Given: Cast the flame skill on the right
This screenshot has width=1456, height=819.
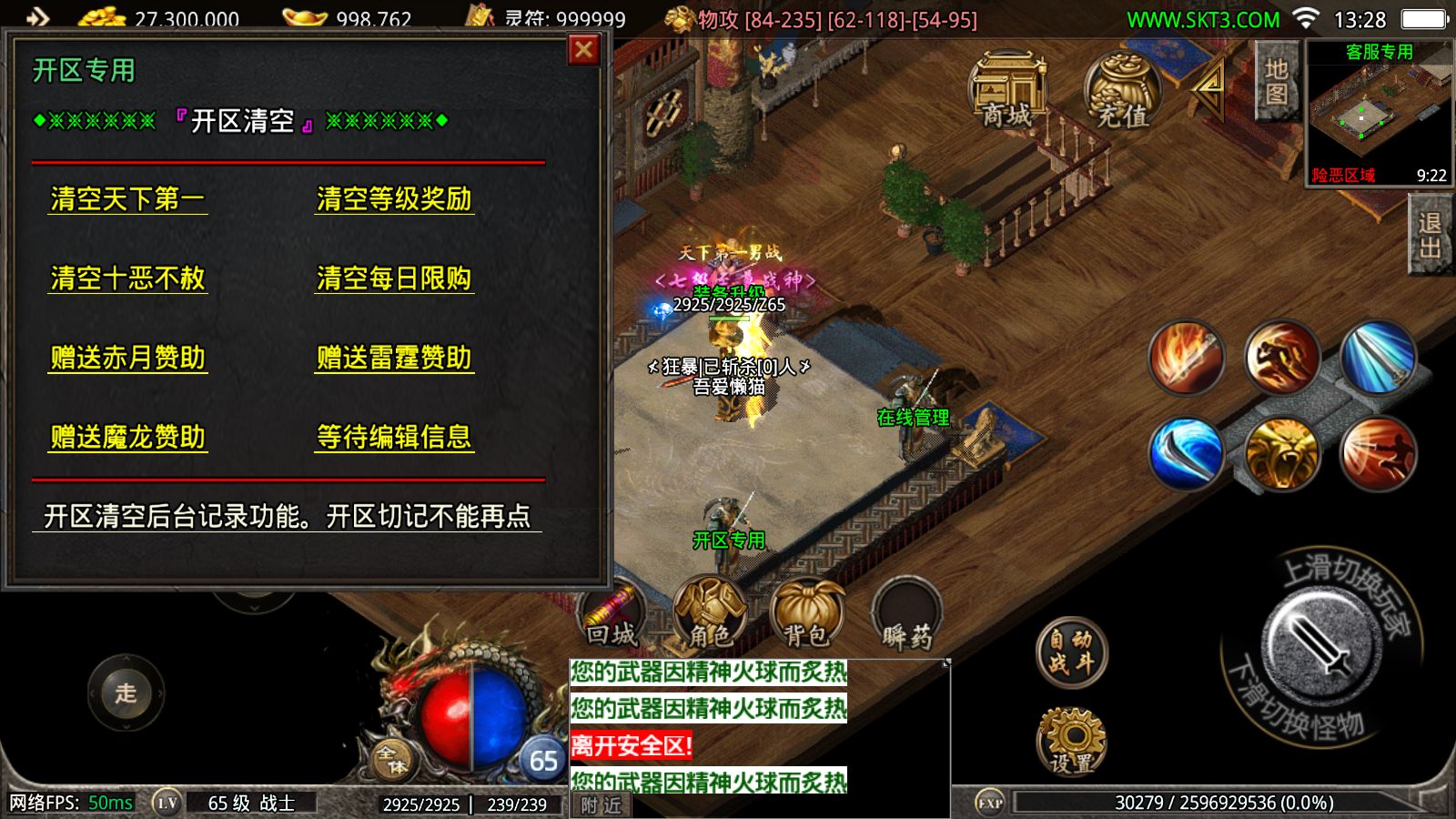Looking at the screenshot, I should click(1188, 357).
